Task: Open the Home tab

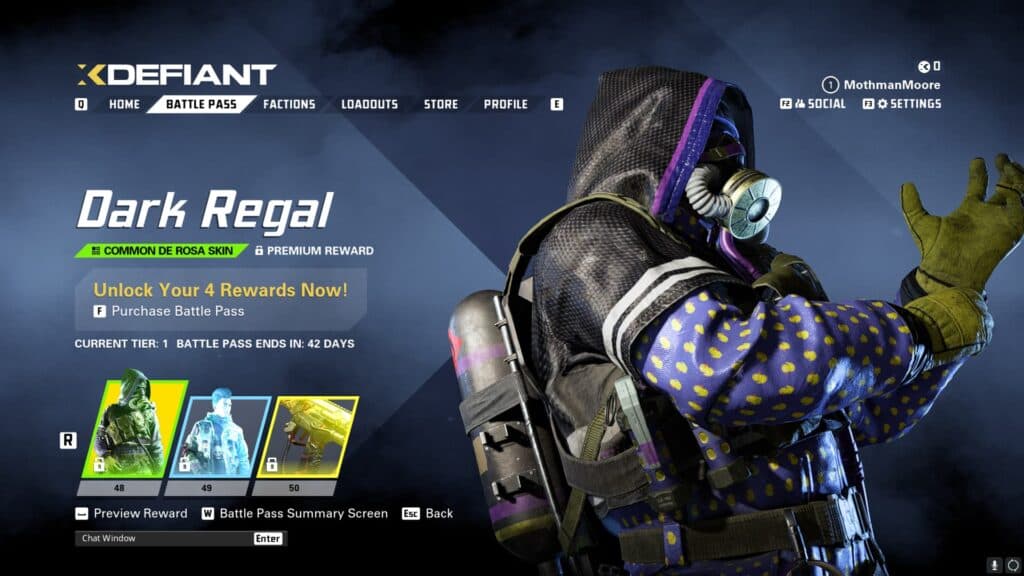Action: (124, 104)
